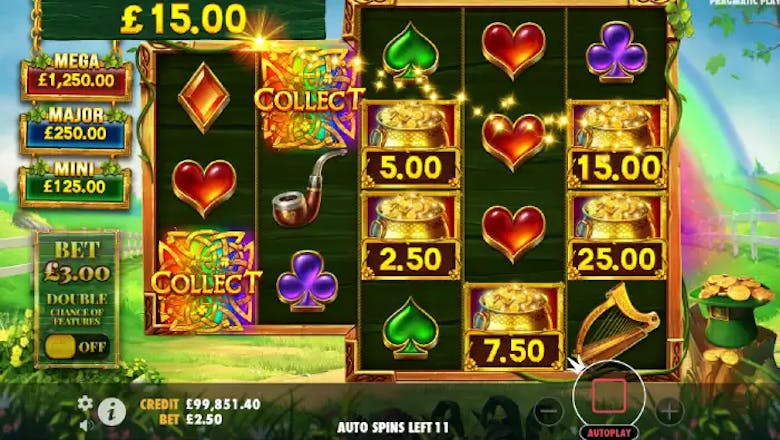Toggle Double Chance of Features switch
Screen dimensions: 780x440
click(76, 346)
